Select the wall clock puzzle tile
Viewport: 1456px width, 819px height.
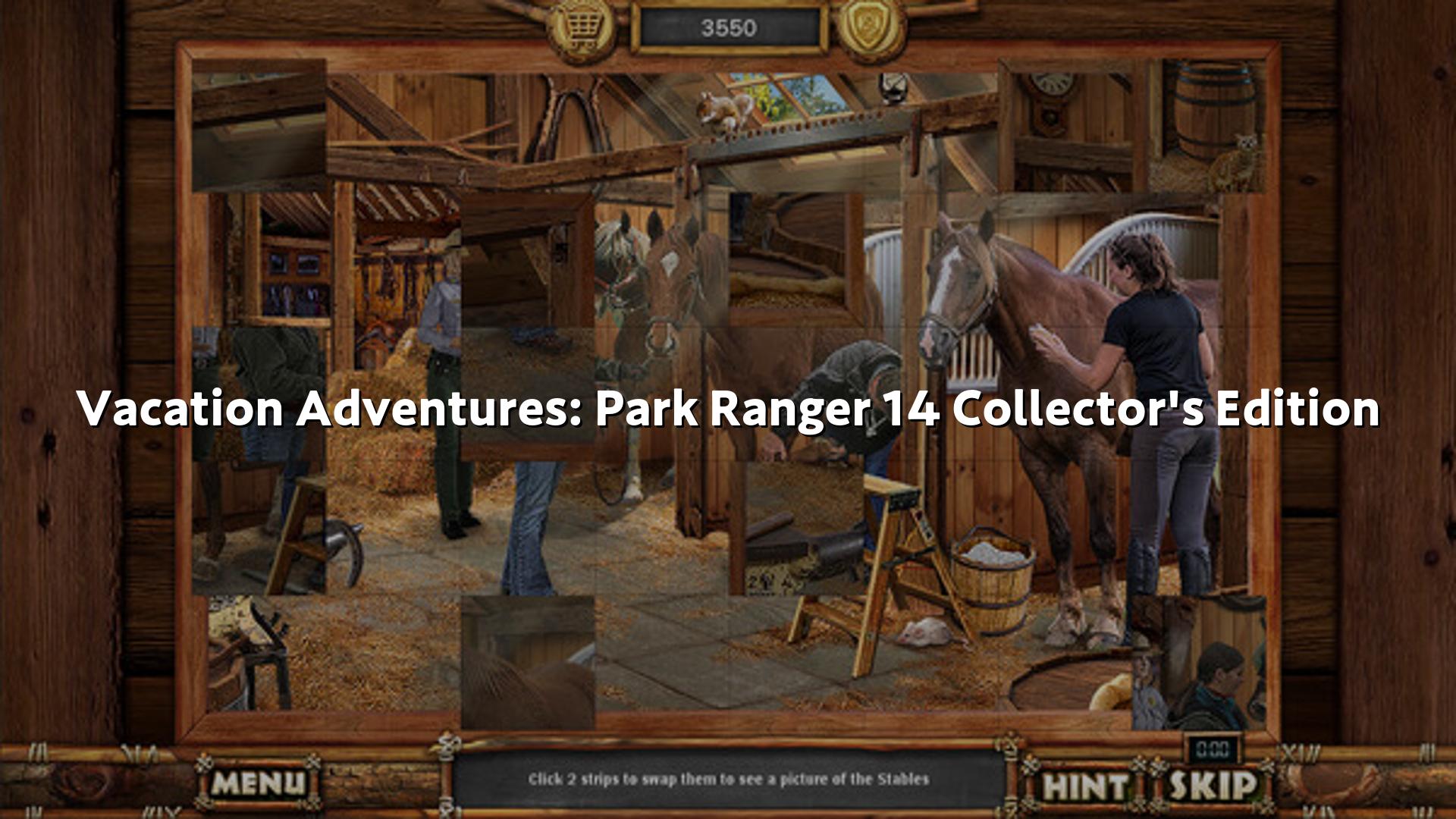[1065, 126]
